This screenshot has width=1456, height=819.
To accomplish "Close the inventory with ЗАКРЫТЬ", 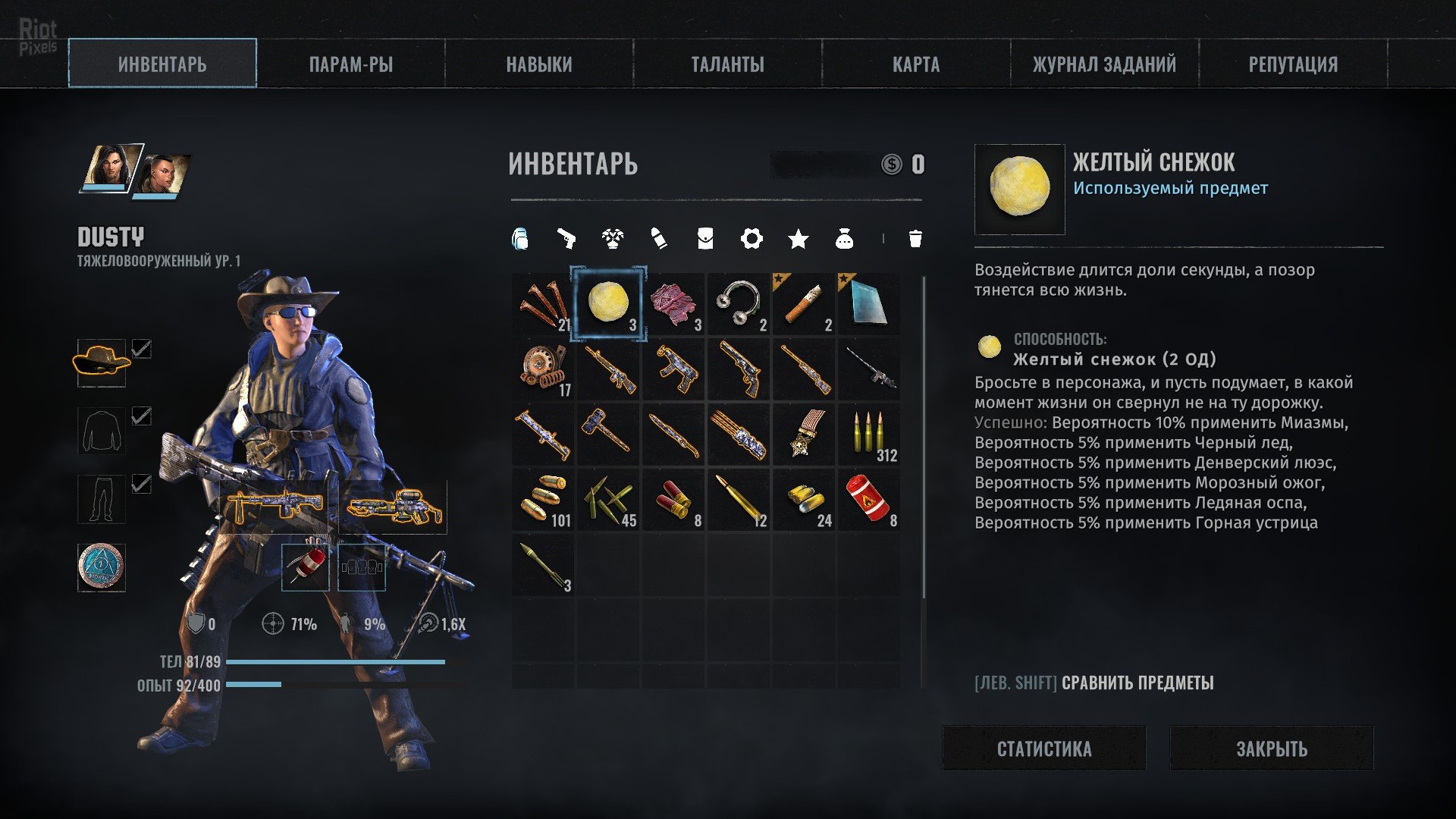I will tap(1272, 748).
